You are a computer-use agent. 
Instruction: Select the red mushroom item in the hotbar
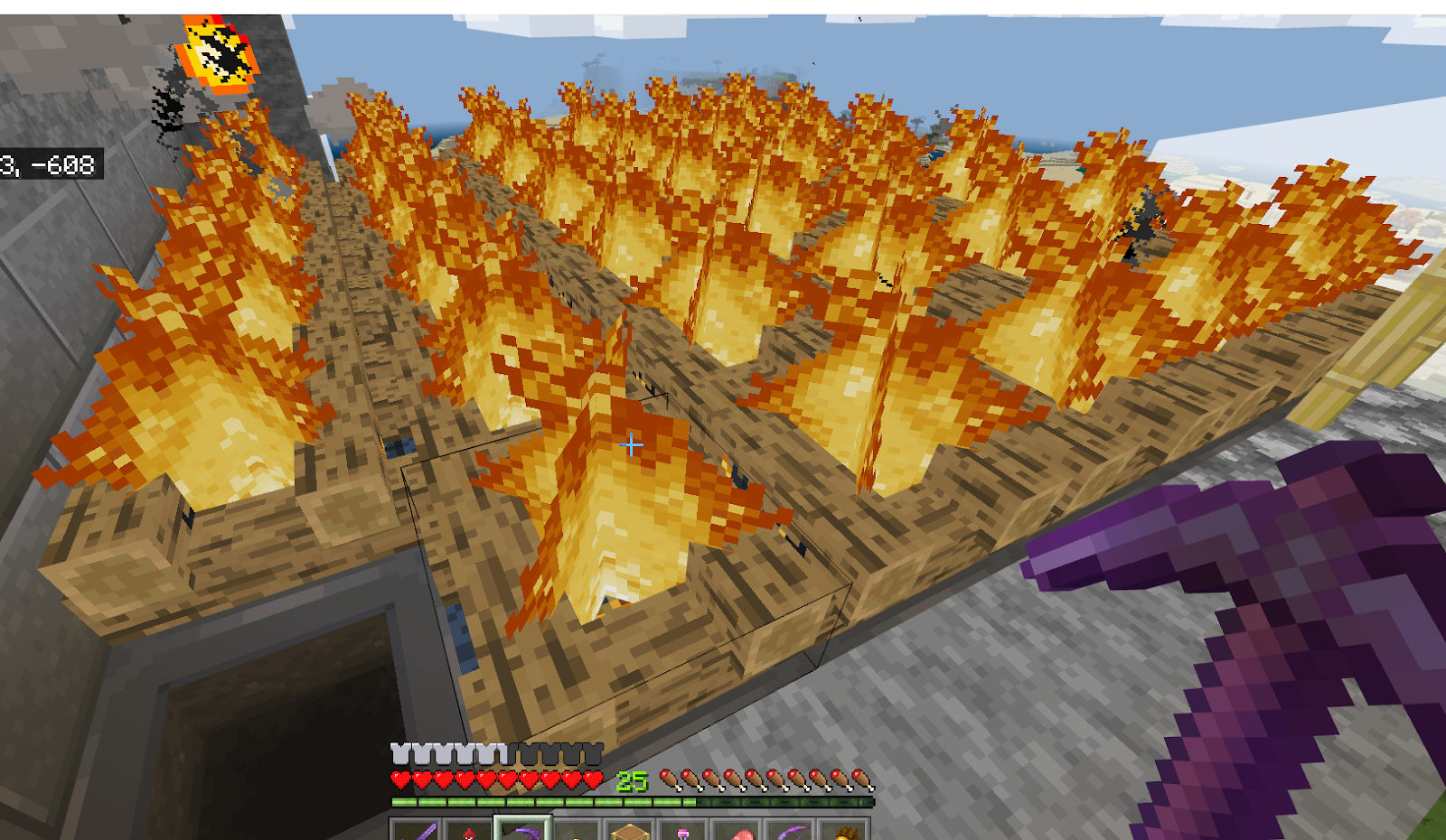[x=468, y=831]
